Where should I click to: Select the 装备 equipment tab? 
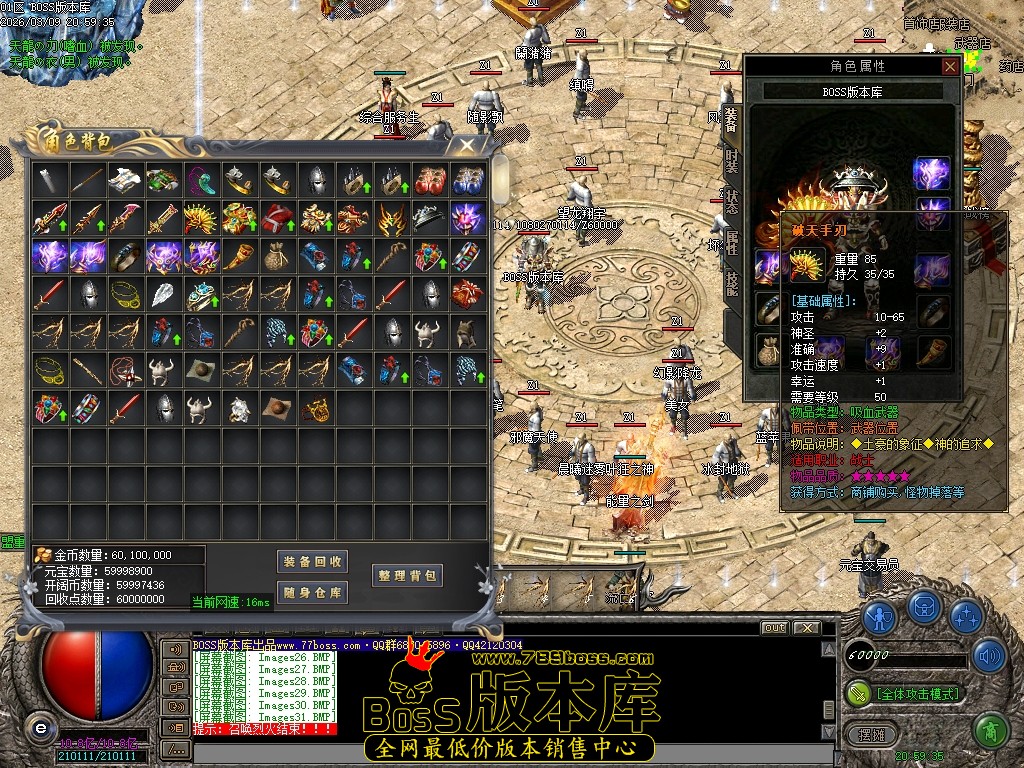click(731, 120)
